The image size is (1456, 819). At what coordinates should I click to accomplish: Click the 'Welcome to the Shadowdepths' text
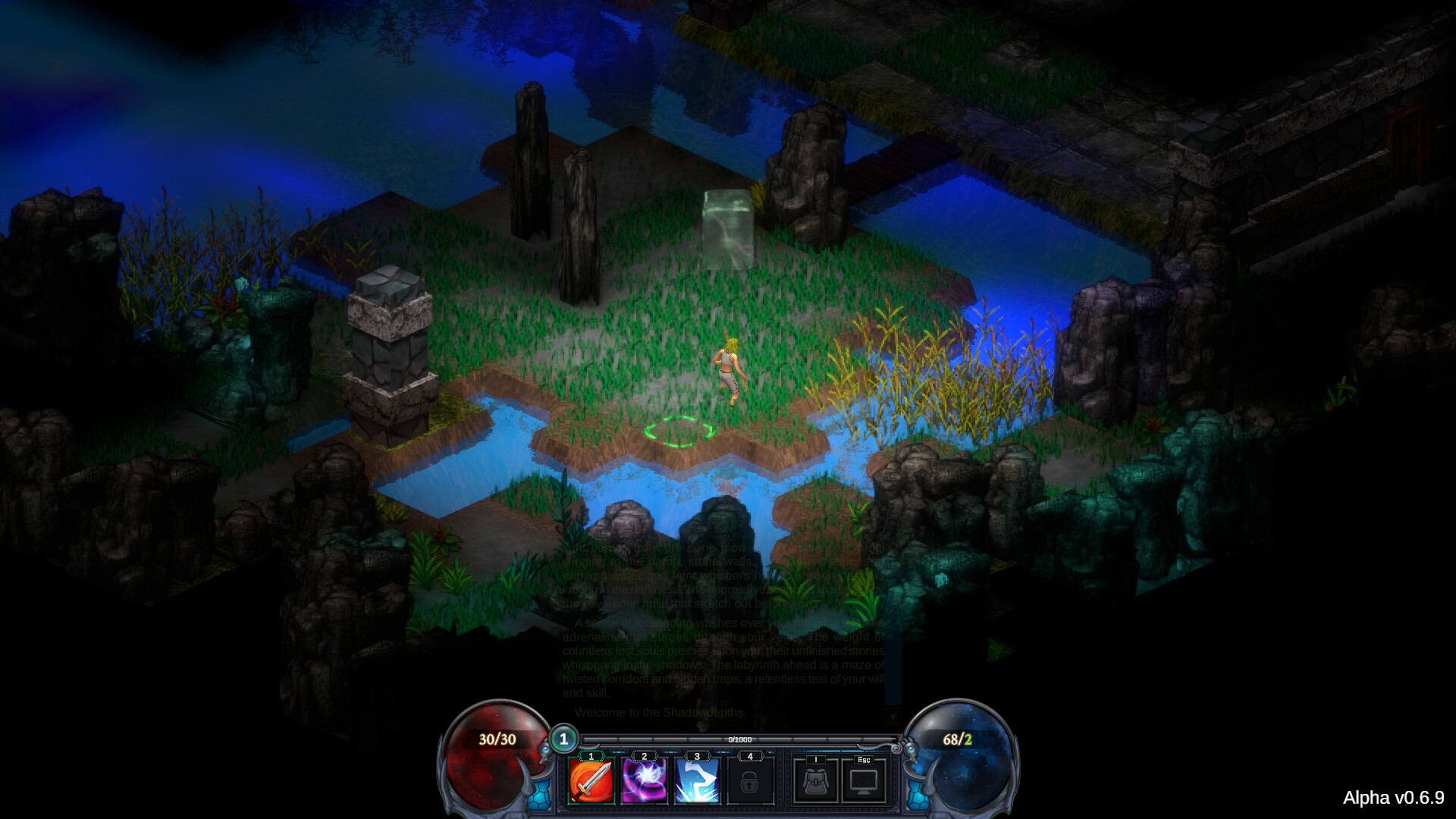660,713
